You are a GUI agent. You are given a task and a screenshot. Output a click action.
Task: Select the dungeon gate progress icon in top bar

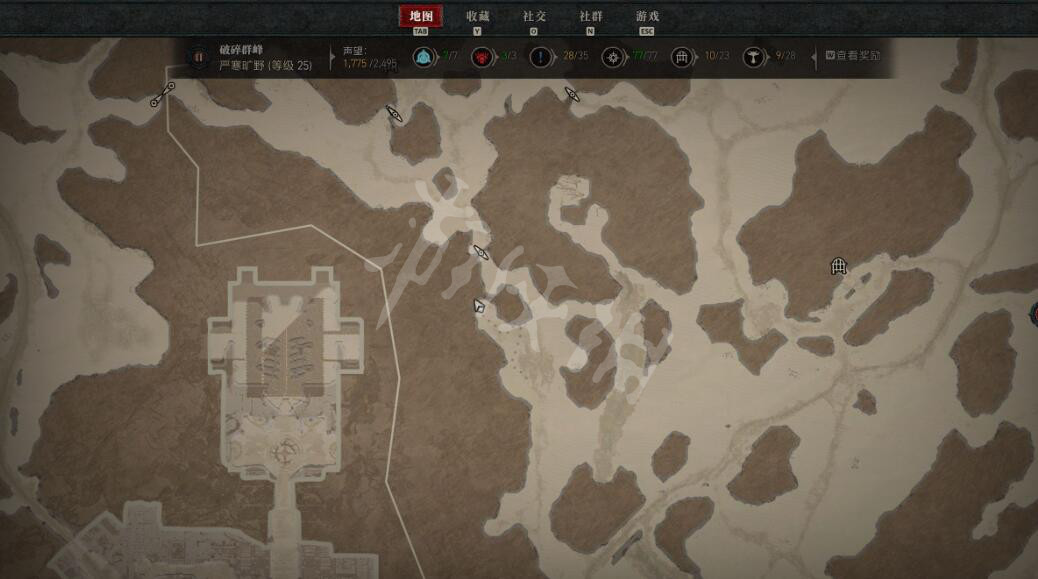click(683, 57)
